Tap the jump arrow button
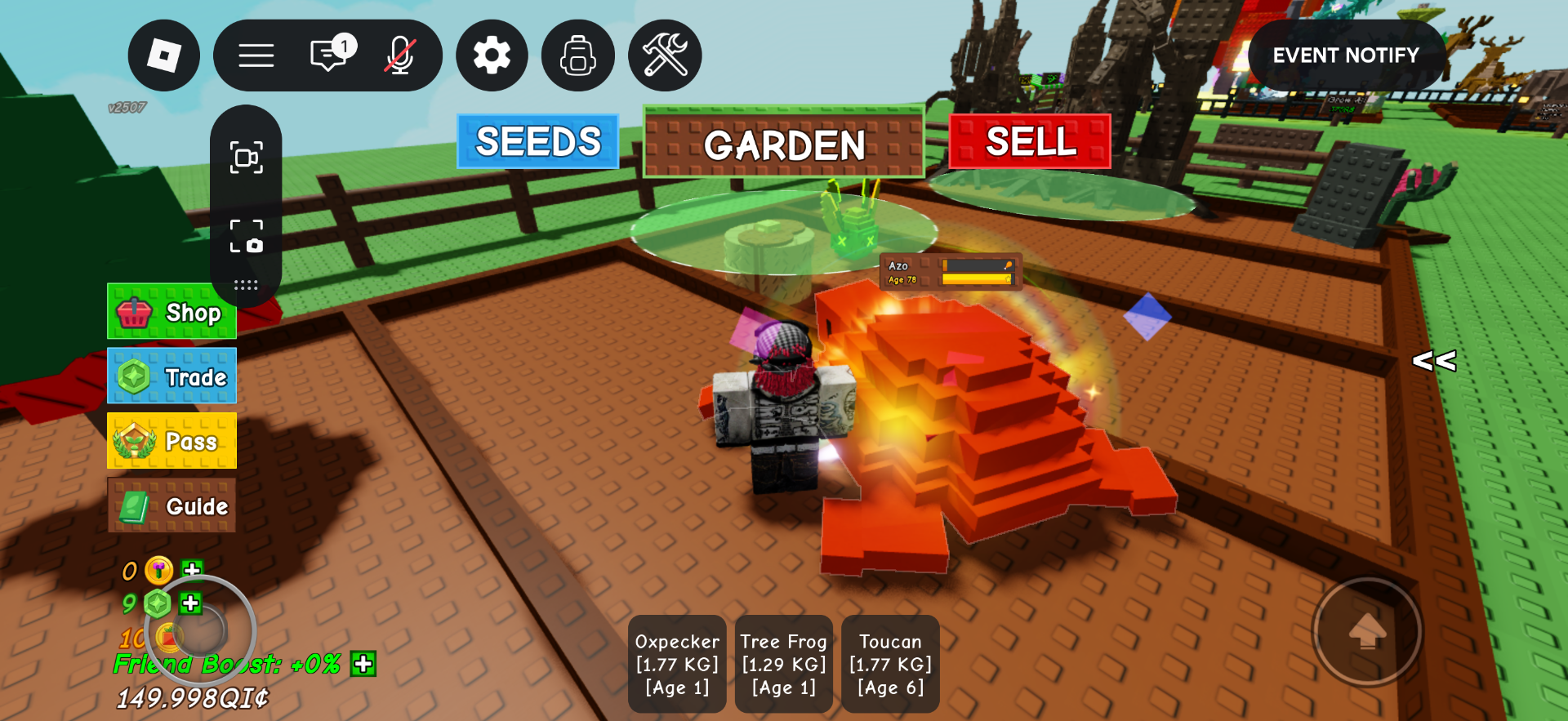The height and width of the screenshot is (721, 1568). click(x=1367, y=631)
